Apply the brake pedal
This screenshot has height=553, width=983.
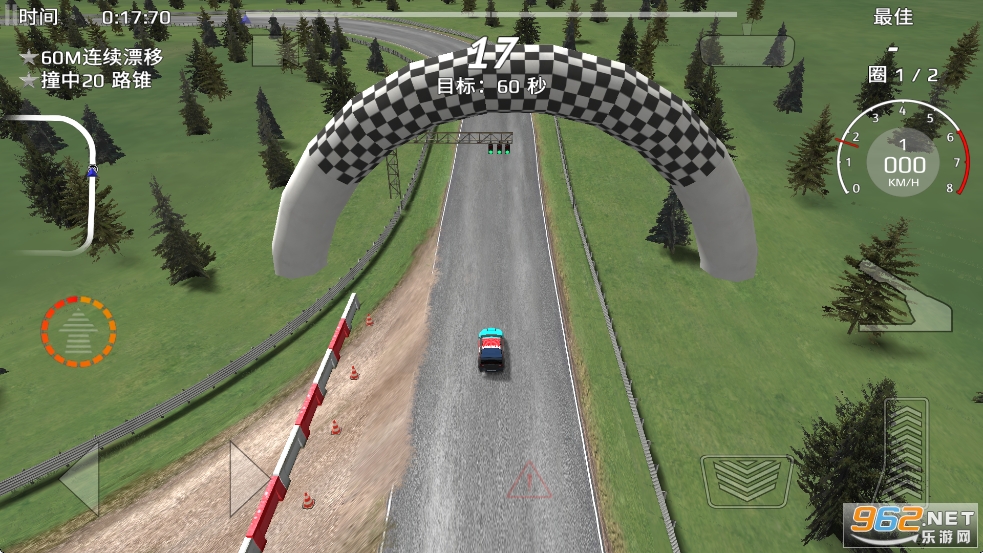[746, 481]
